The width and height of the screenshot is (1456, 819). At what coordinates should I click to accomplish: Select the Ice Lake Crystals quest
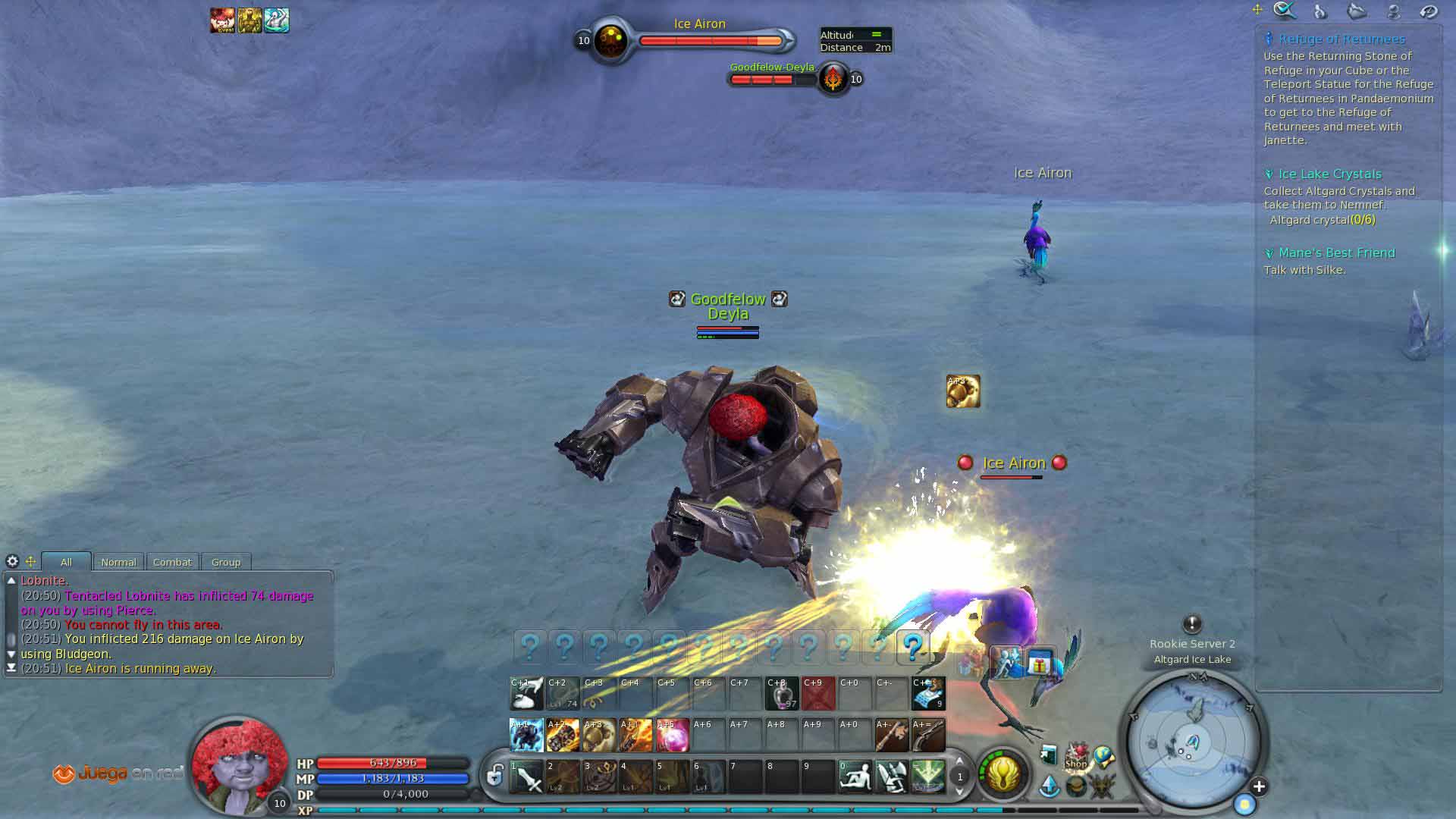pos(1329,174)
